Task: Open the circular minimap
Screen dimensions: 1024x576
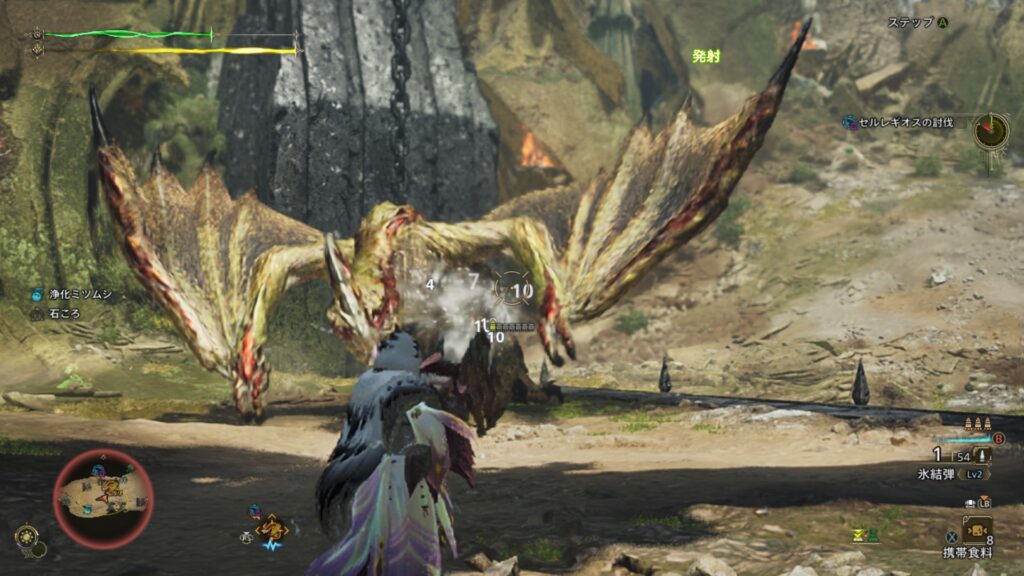Action: point(103,498)
